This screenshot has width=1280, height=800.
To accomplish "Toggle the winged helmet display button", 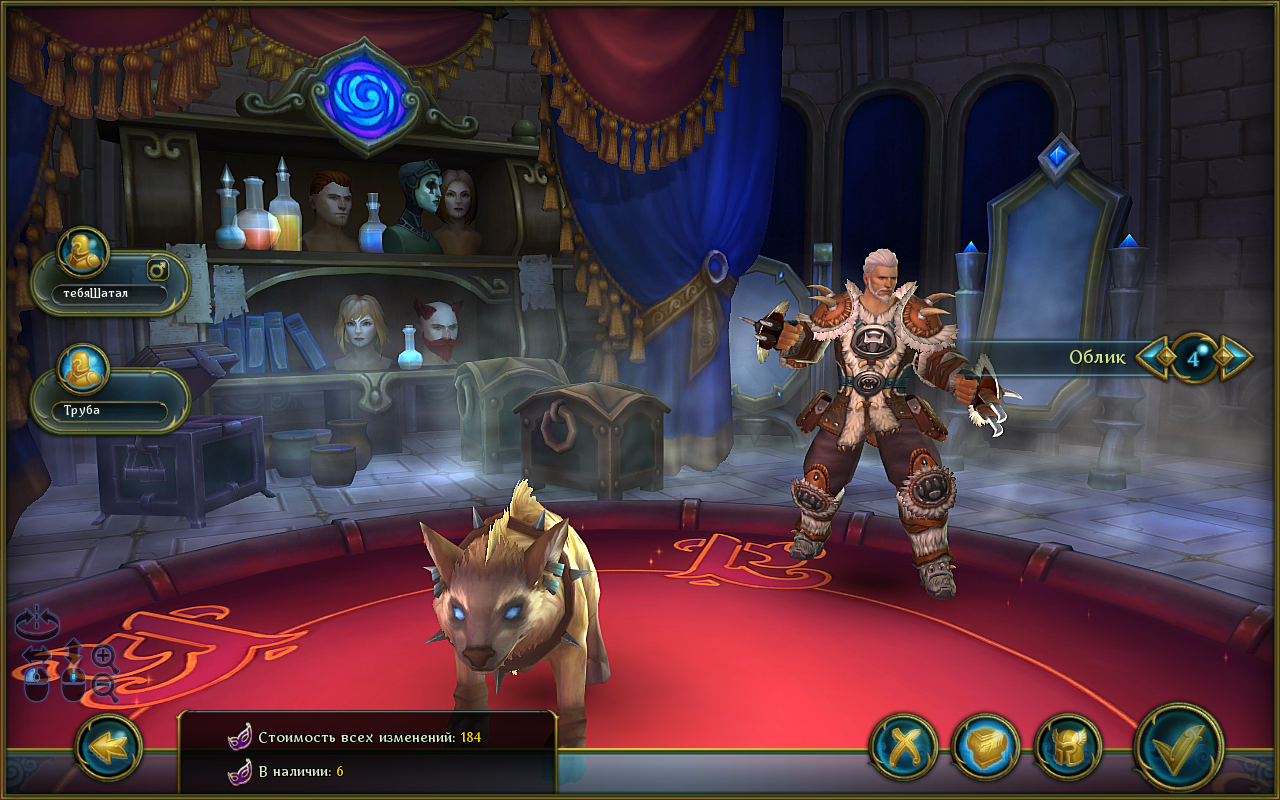I will coord(1068,746).
